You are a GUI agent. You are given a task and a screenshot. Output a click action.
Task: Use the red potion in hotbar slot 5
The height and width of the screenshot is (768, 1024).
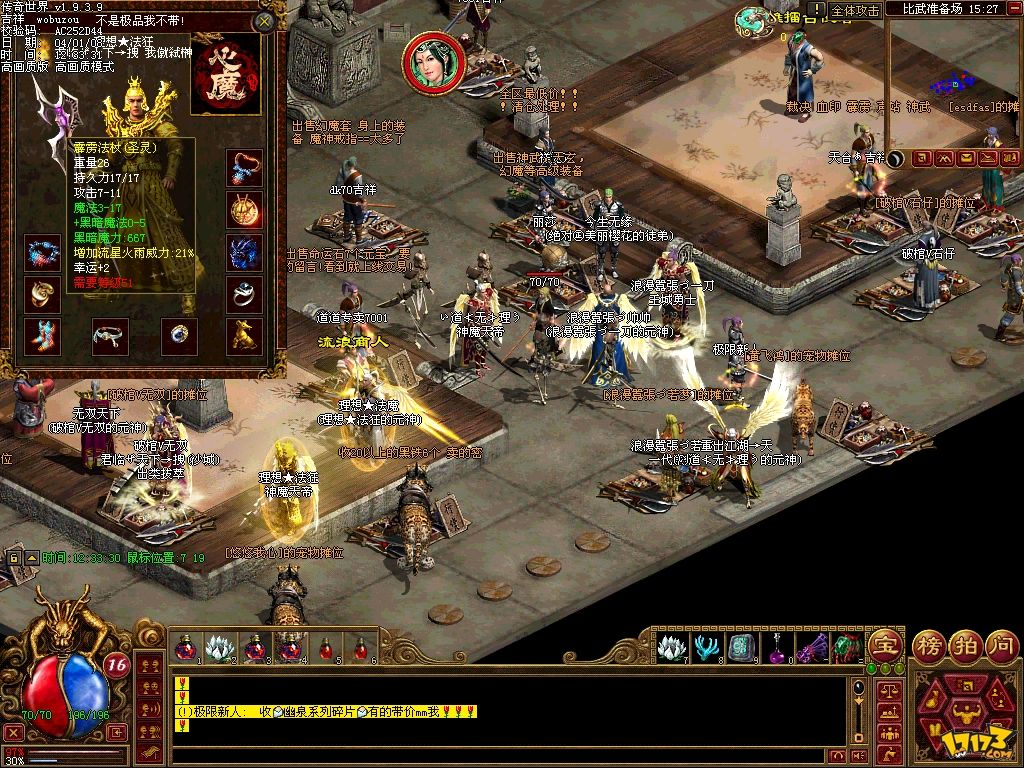point(326,648)
